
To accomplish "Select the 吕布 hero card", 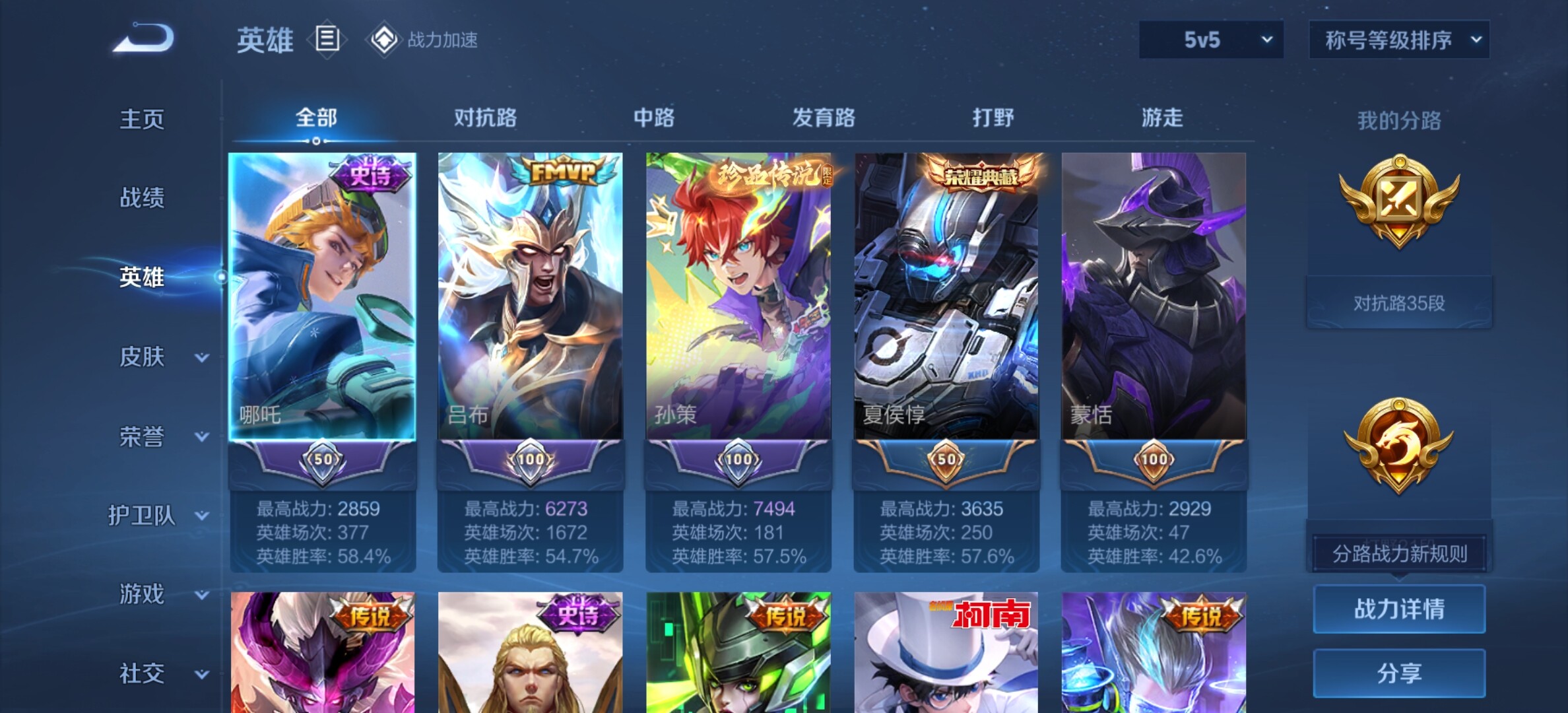I will point(530,297).
